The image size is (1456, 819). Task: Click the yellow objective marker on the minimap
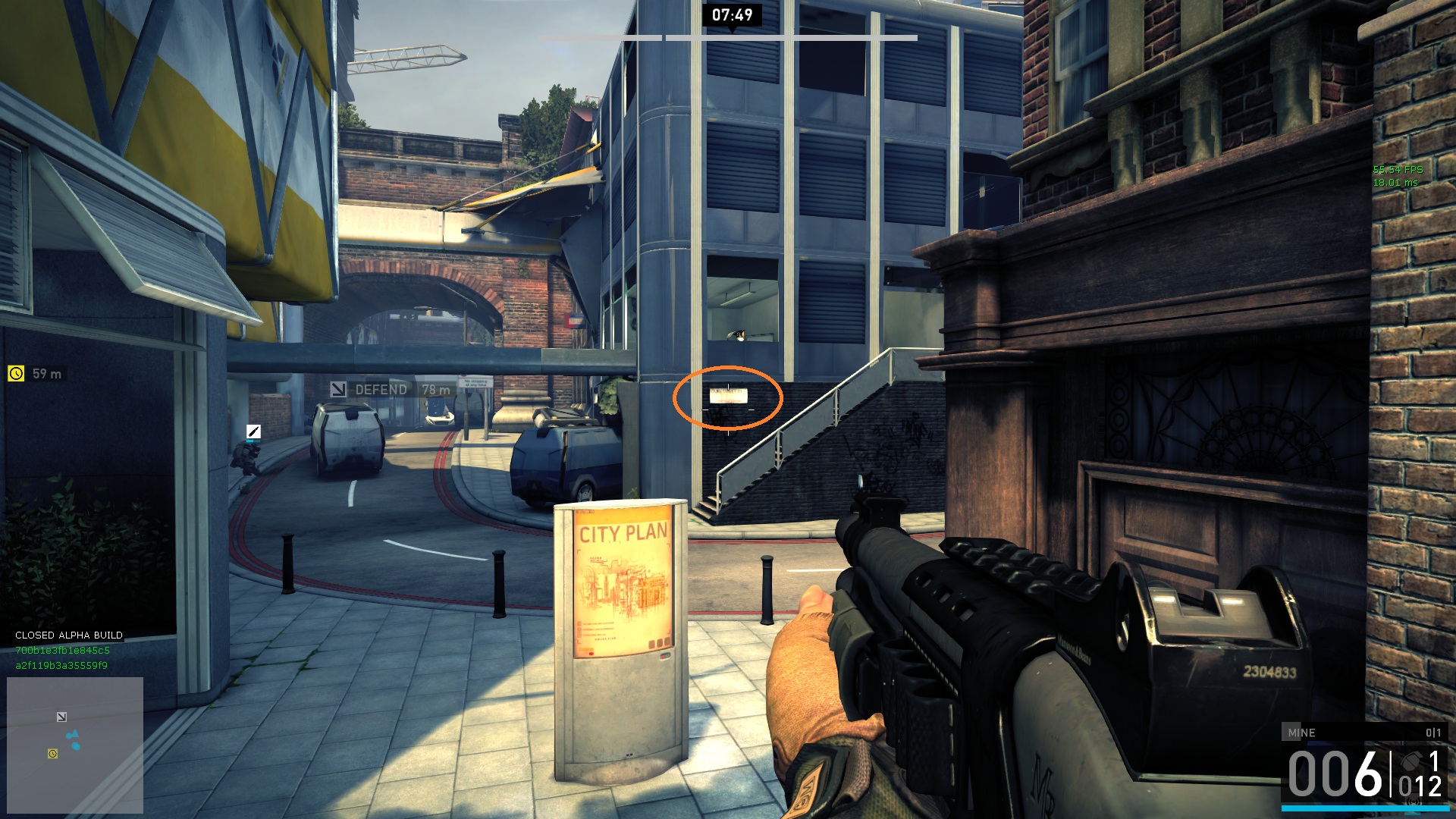(x=52, y=753)
